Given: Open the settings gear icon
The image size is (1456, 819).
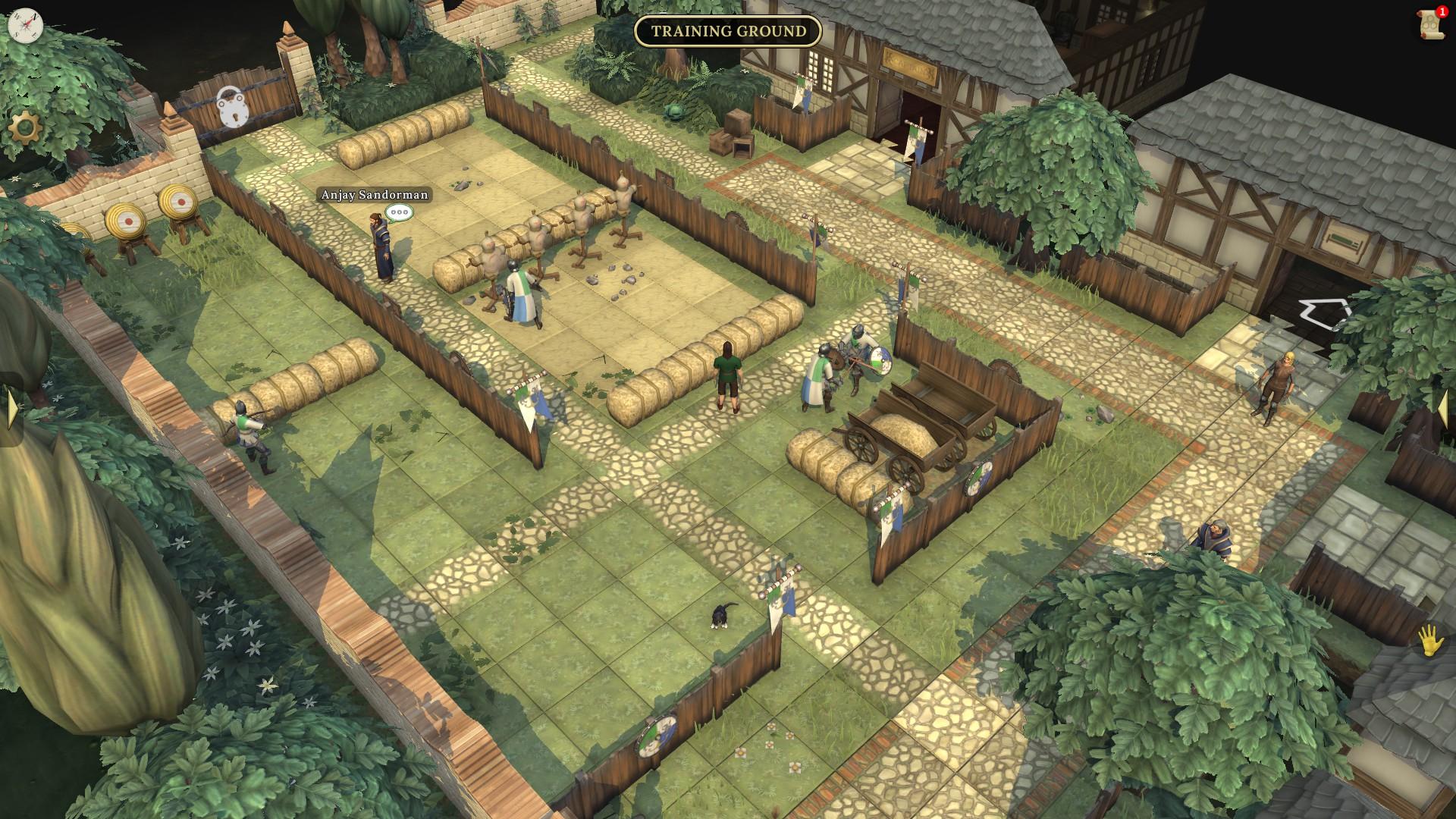Looking at the screenshot, I should 24,128.
